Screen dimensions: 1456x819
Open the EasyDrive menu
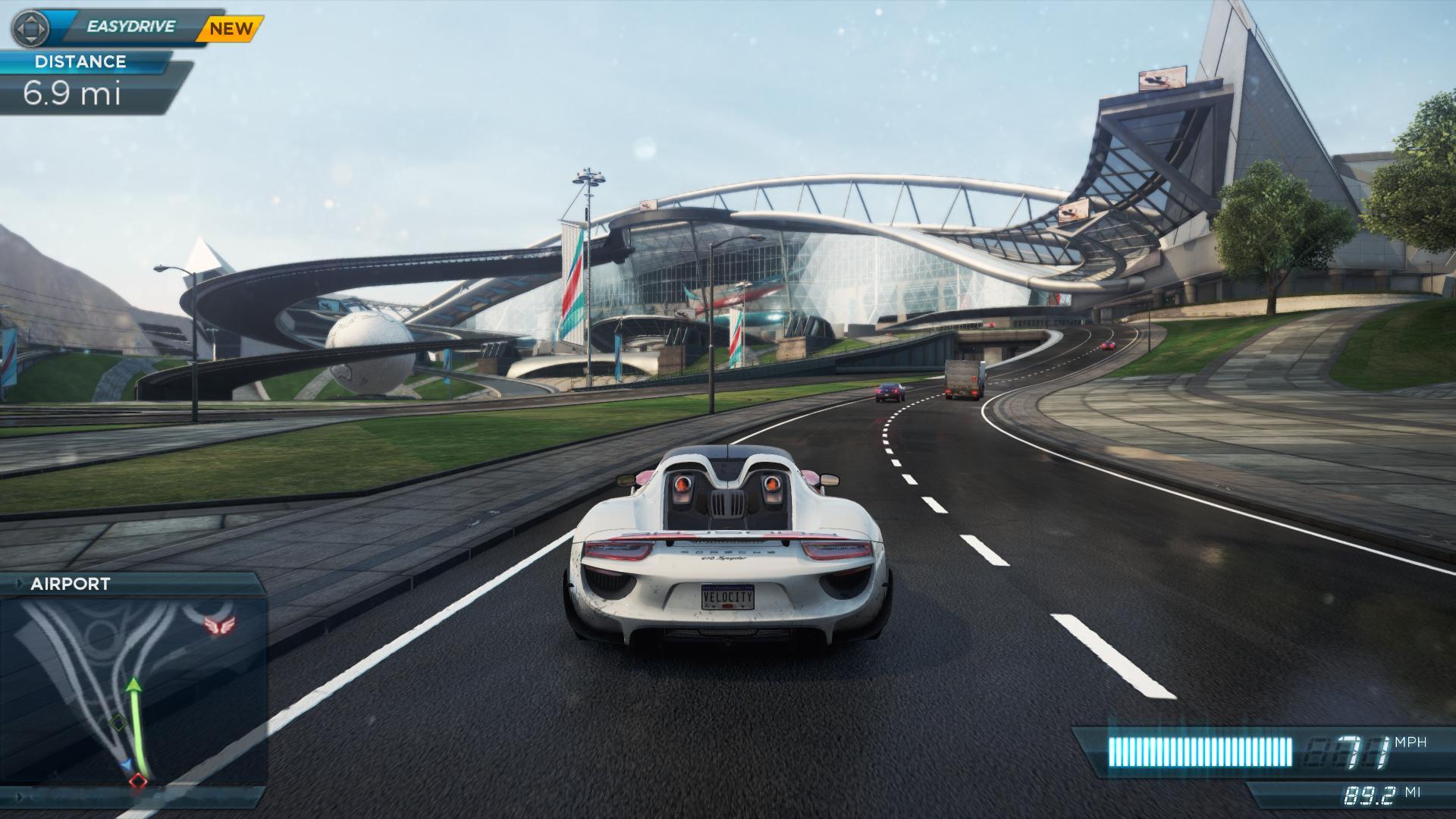130,27
